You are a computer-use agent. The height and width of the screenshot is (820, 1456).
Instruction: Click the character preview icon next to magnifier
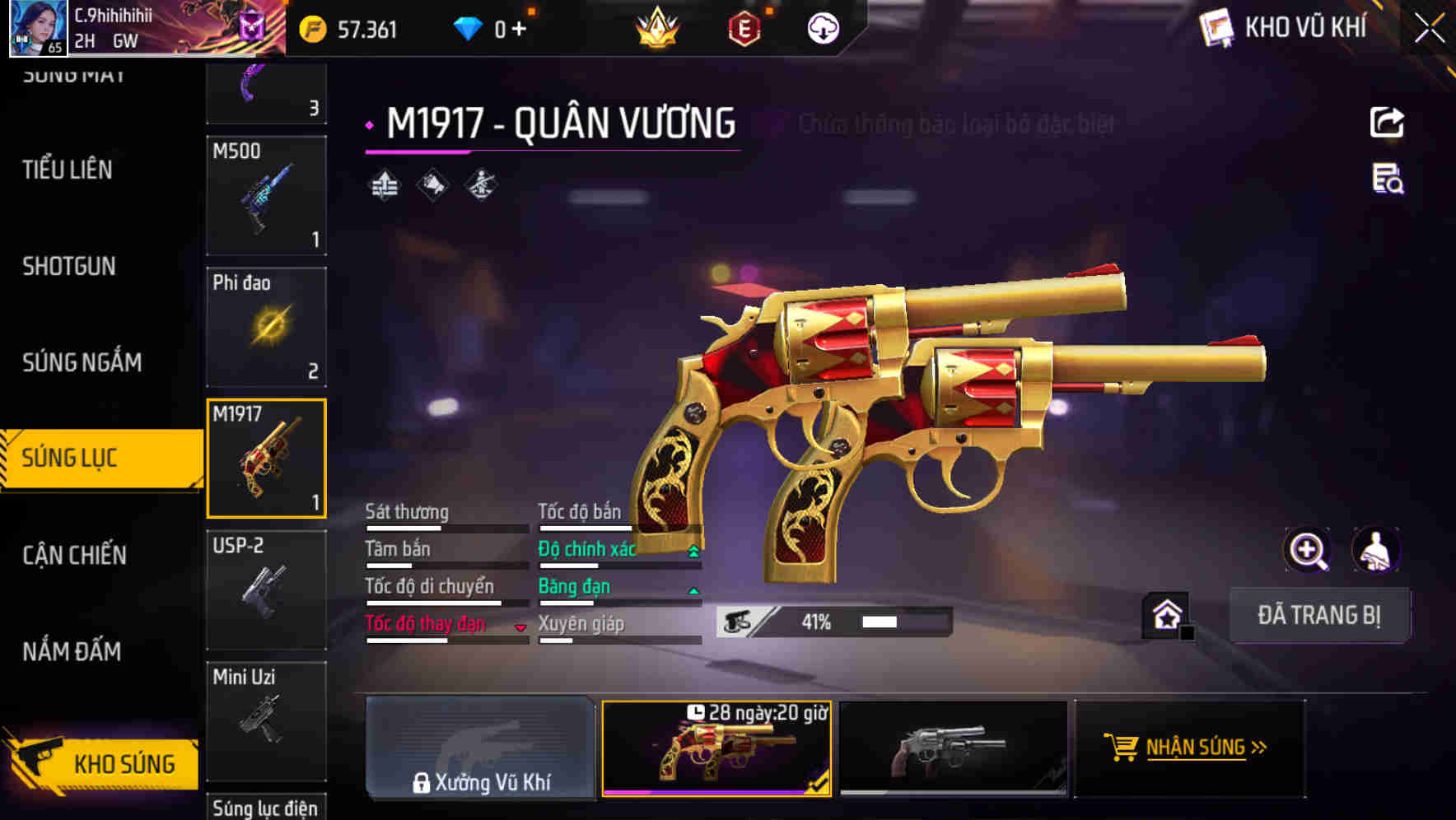click(x=1377, y=550)
